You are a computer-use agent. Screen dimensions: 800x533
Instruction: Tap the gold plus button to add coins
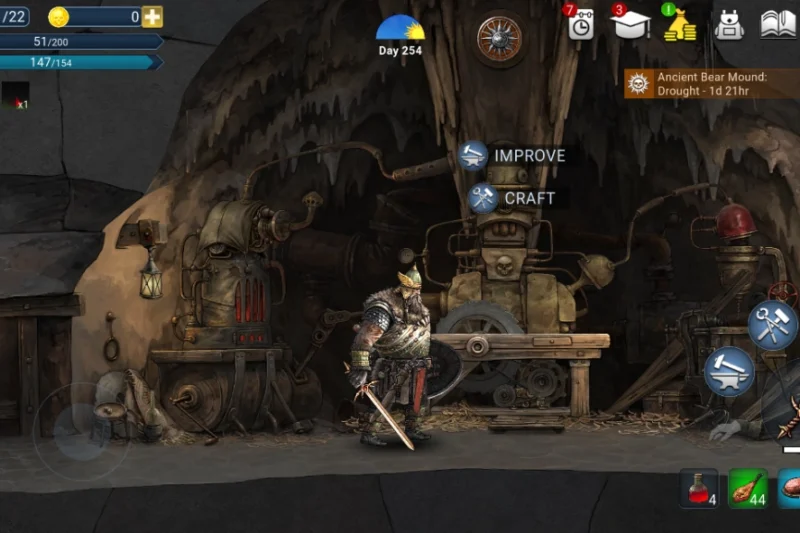click(152, 17)
